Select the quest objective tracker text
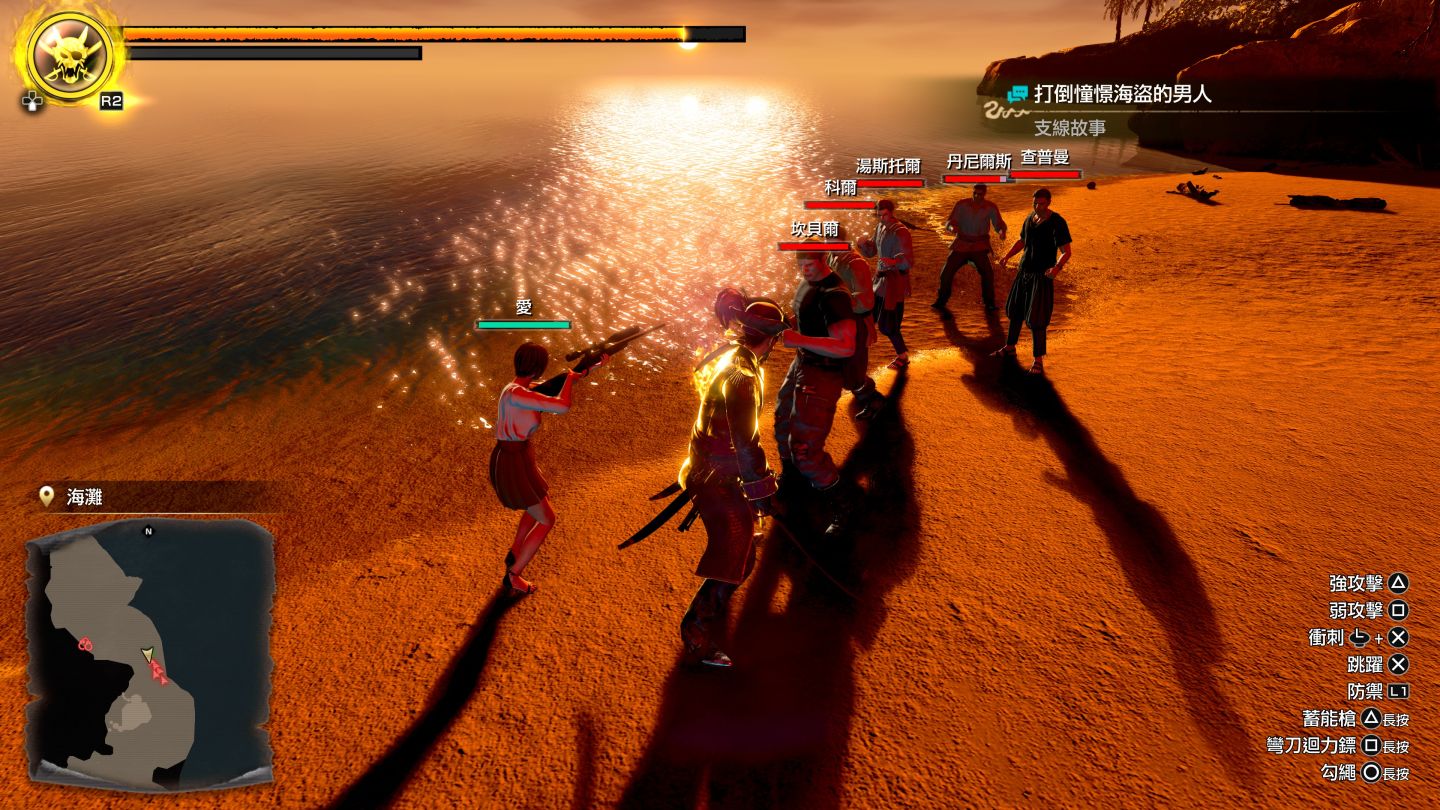The image size is (1440, 810). (x=1122, y=94)
